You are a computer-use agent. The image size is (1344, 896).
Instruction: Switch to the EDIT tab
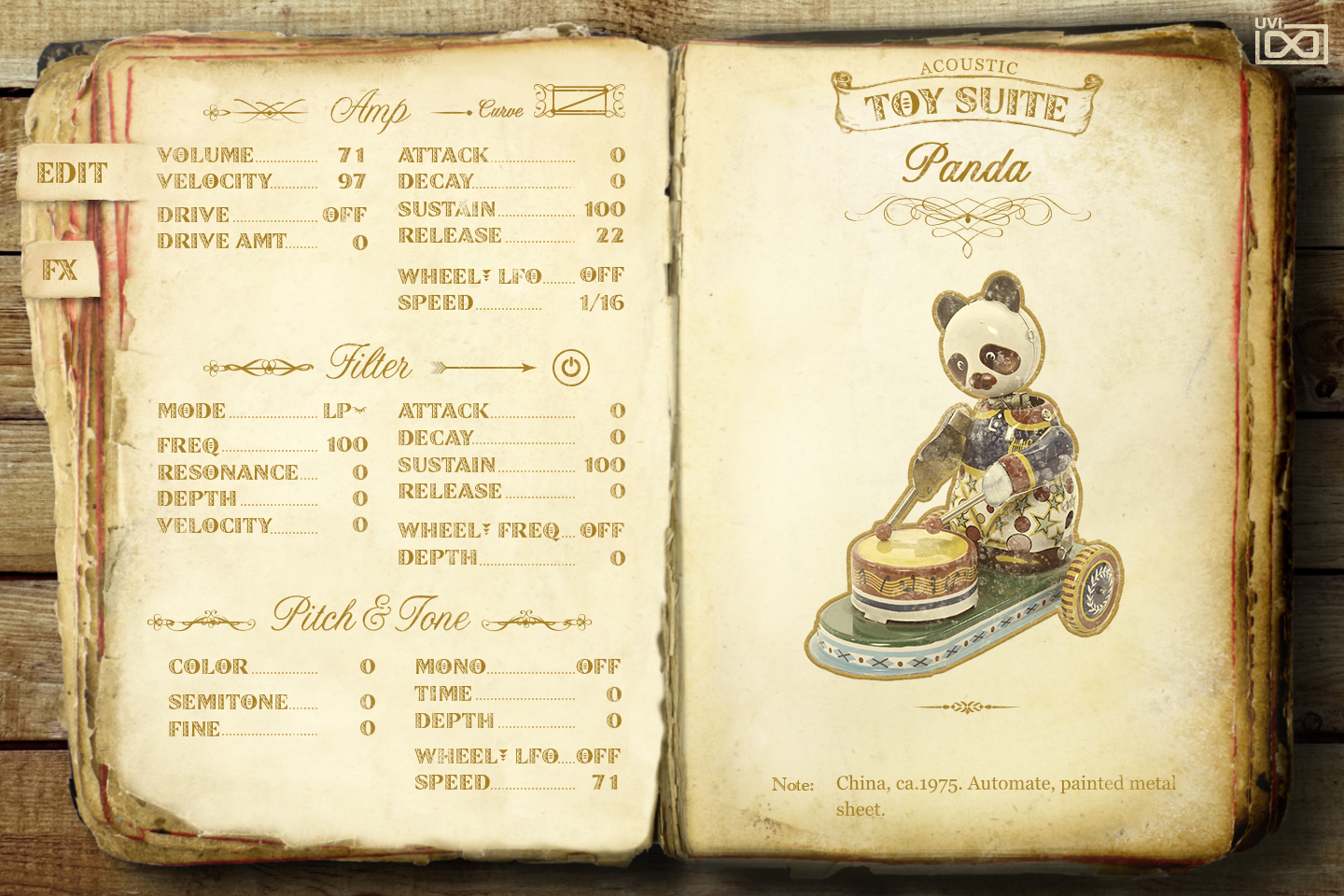[72, 172]
